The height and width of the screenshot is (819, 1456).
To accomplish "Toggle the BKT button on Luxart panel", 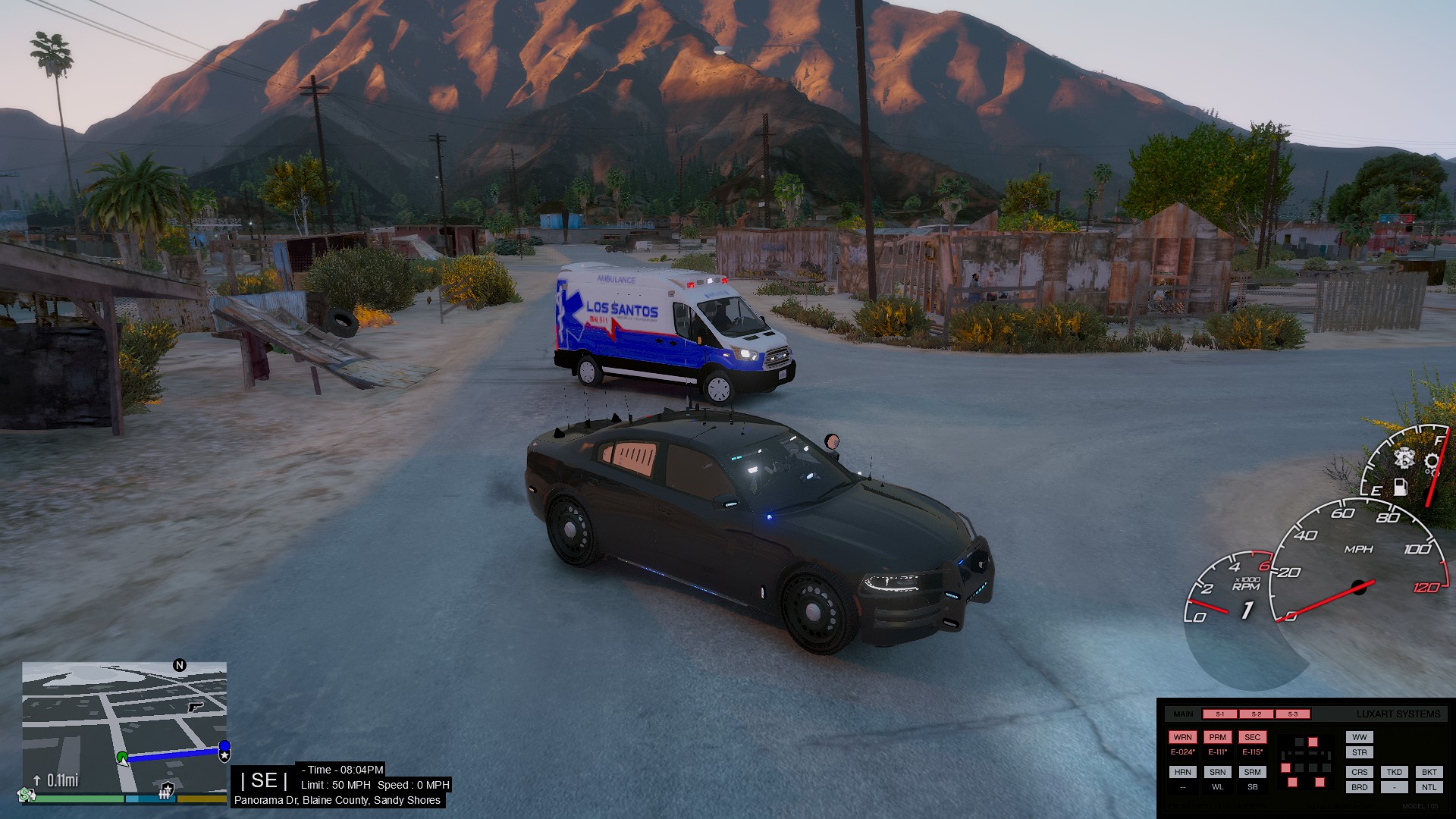I will coord(1429,772).
